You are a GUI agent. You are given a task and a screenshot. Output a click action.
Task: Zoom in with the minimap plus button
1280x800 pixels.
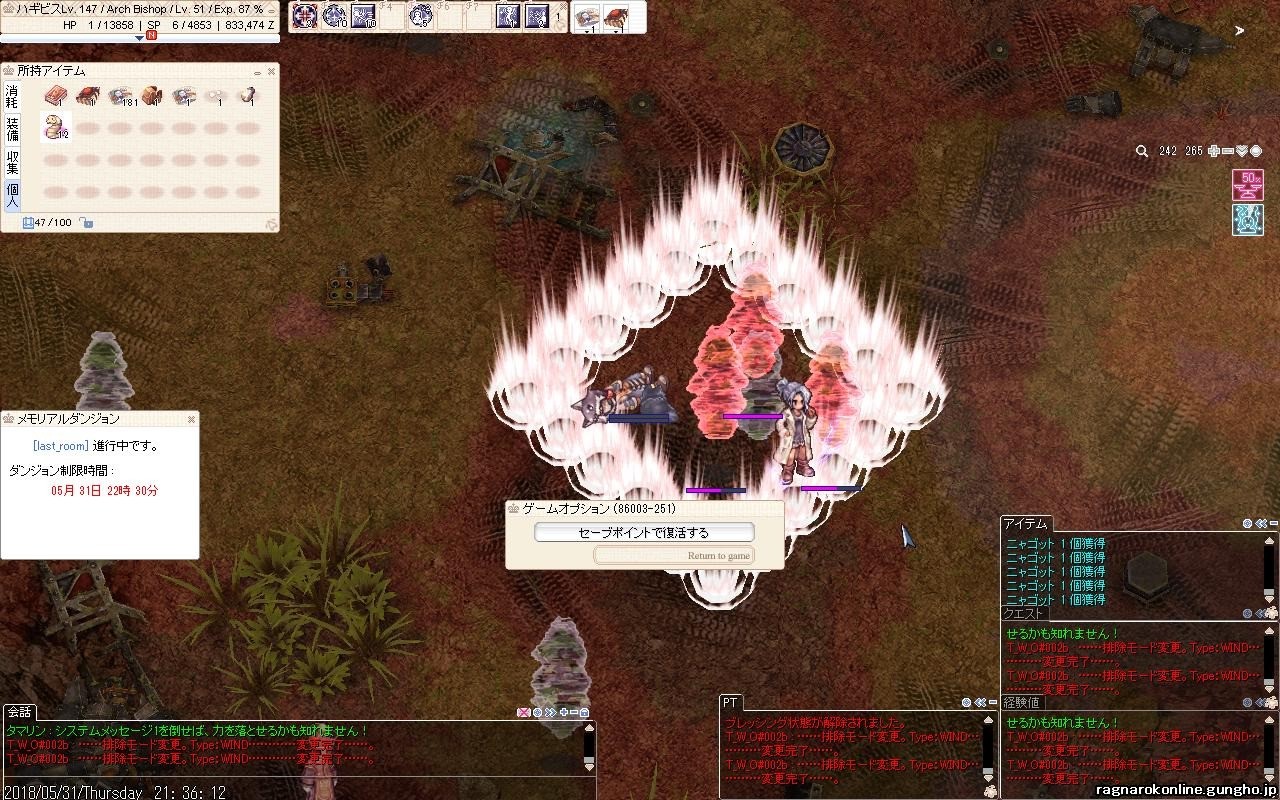point(1214,151)
